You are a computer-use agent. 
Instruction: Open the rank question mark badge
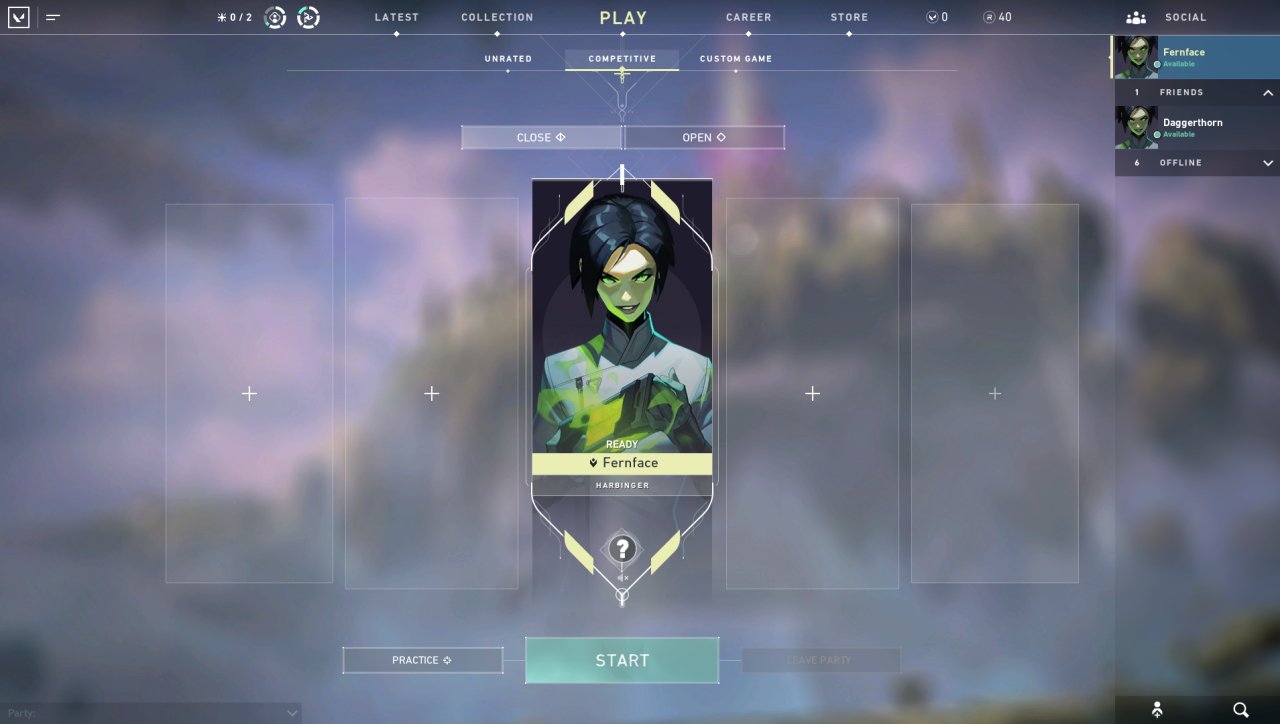[622, 548]
